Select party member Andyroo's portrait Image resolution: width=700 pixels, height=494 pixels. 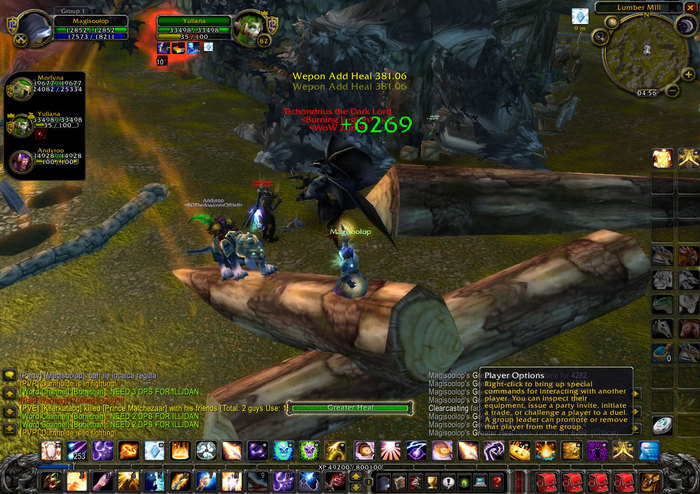coord(20,162)
